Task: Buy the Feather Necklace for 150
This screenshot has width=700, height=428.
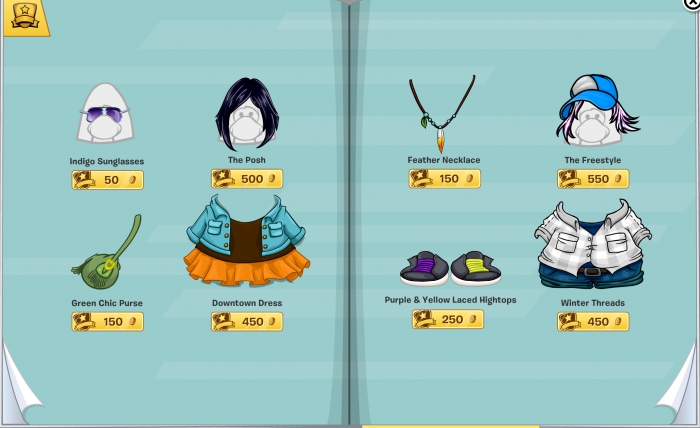Action: coord(444,179)
